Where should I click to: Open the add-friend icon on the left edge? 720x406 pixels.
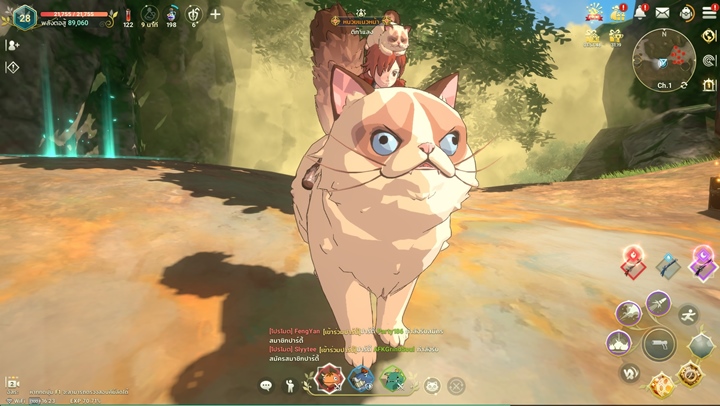(x=12, y=45)
